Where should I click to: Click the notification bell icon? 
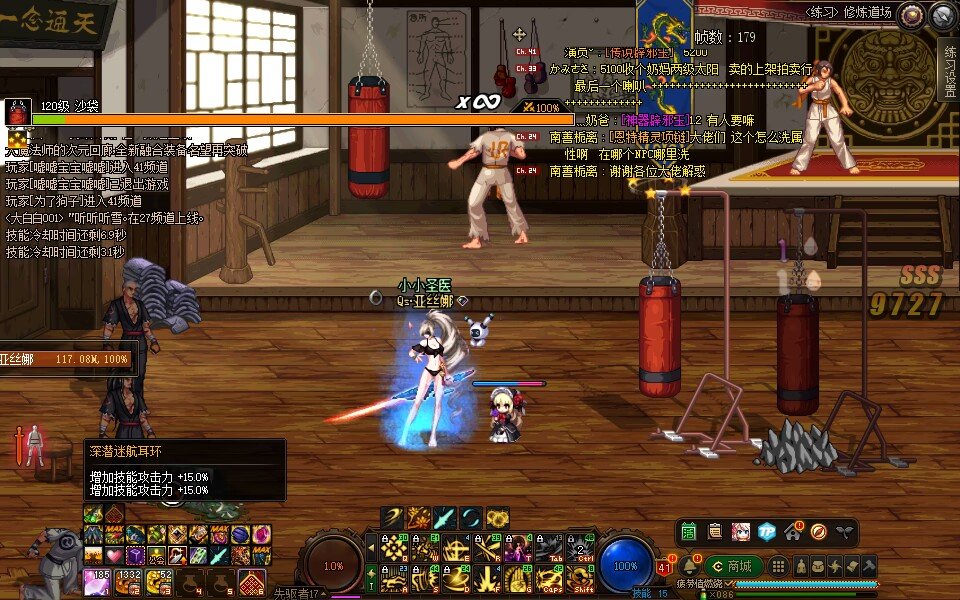[690, 566]
